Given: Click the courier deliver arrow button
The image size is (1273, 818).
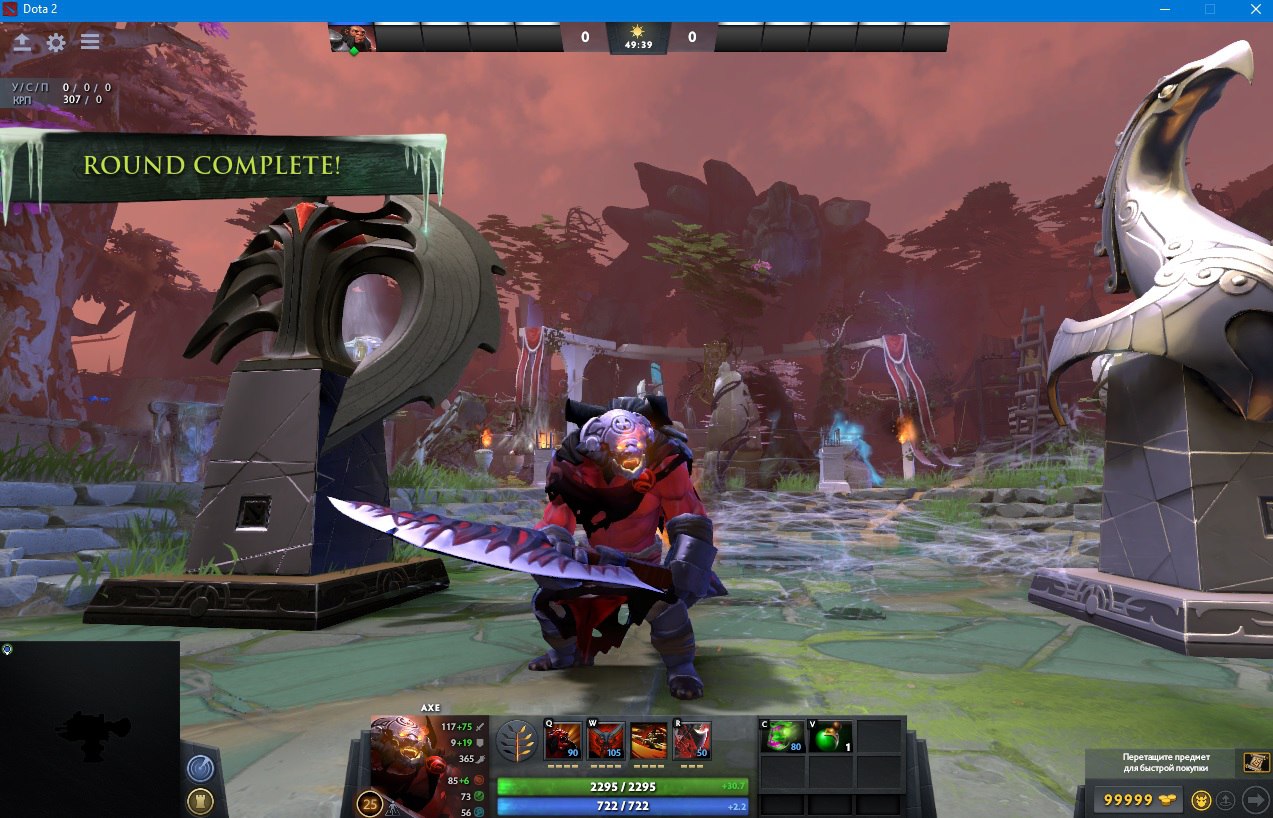Looking at the screenshot, I should tap(1255, 800).
